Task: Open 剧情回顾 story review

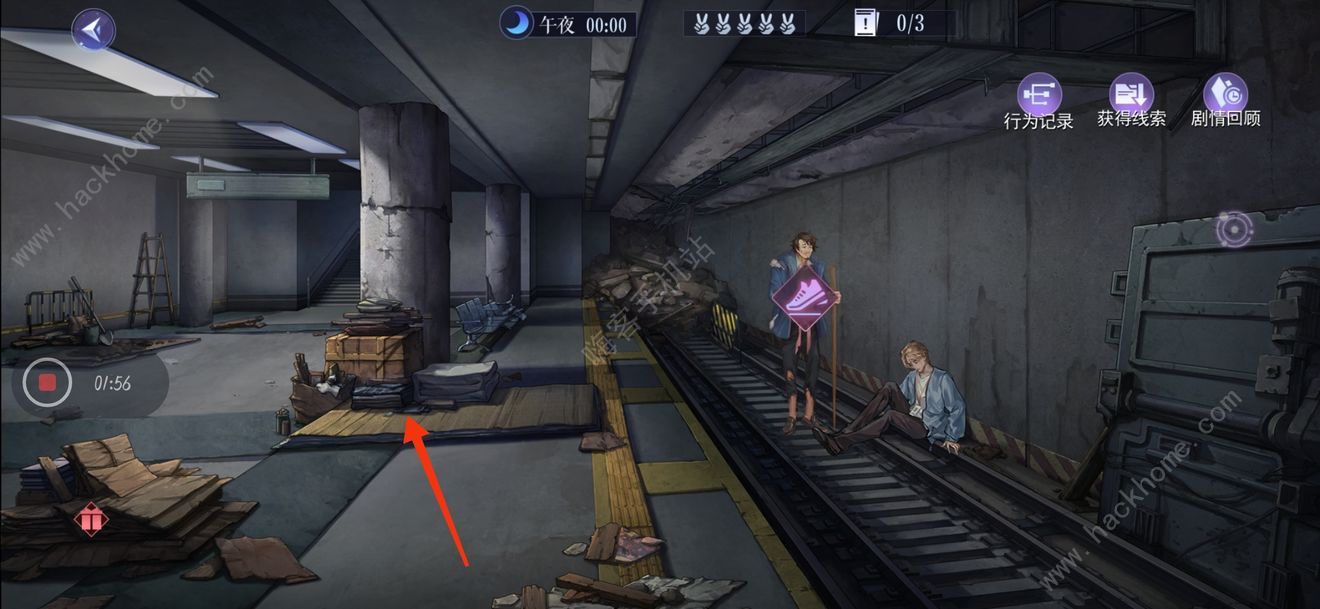Action: click(x=1225, y=95)
